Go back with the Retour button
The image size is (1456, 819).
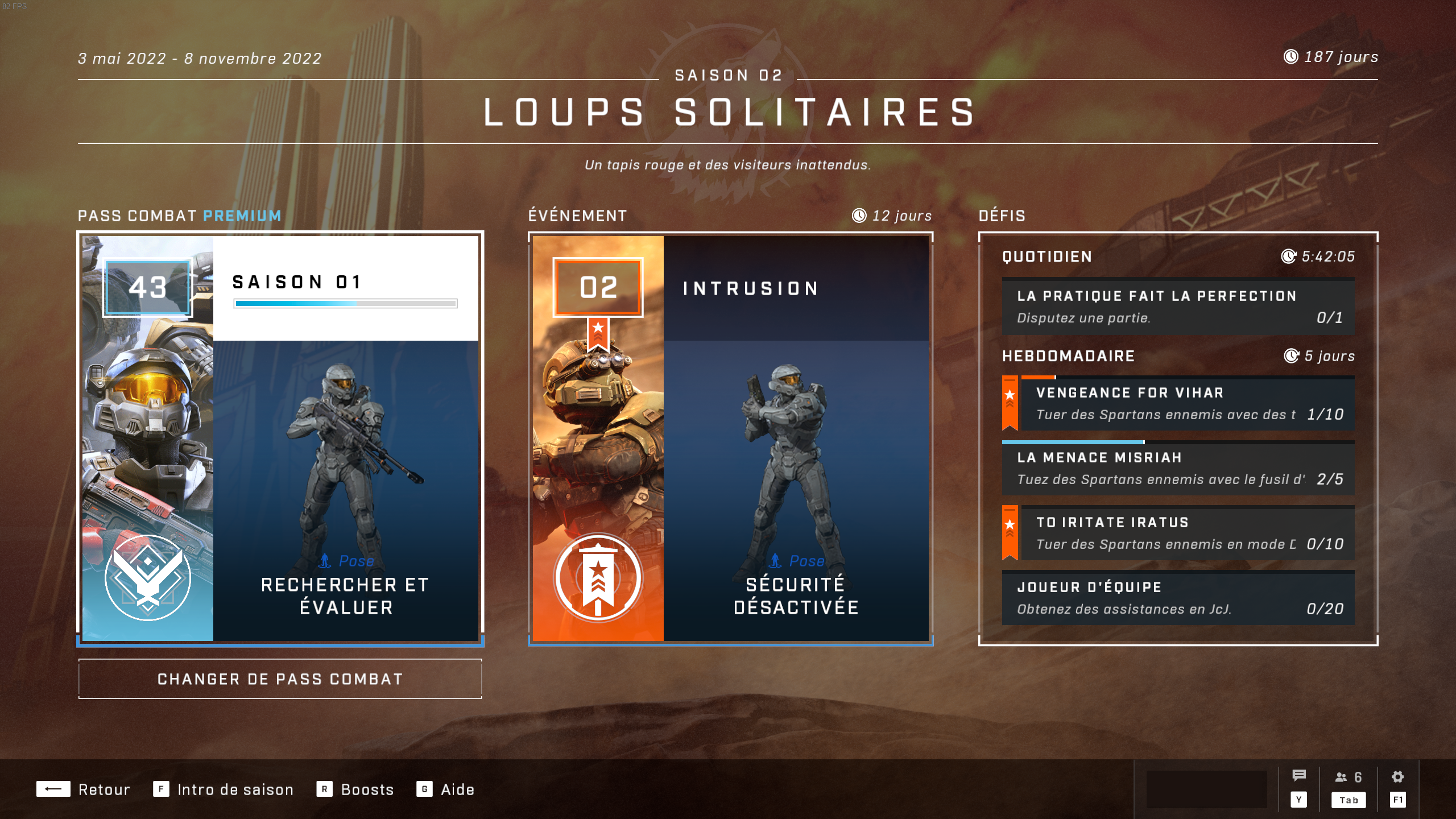tap(84, 789)
